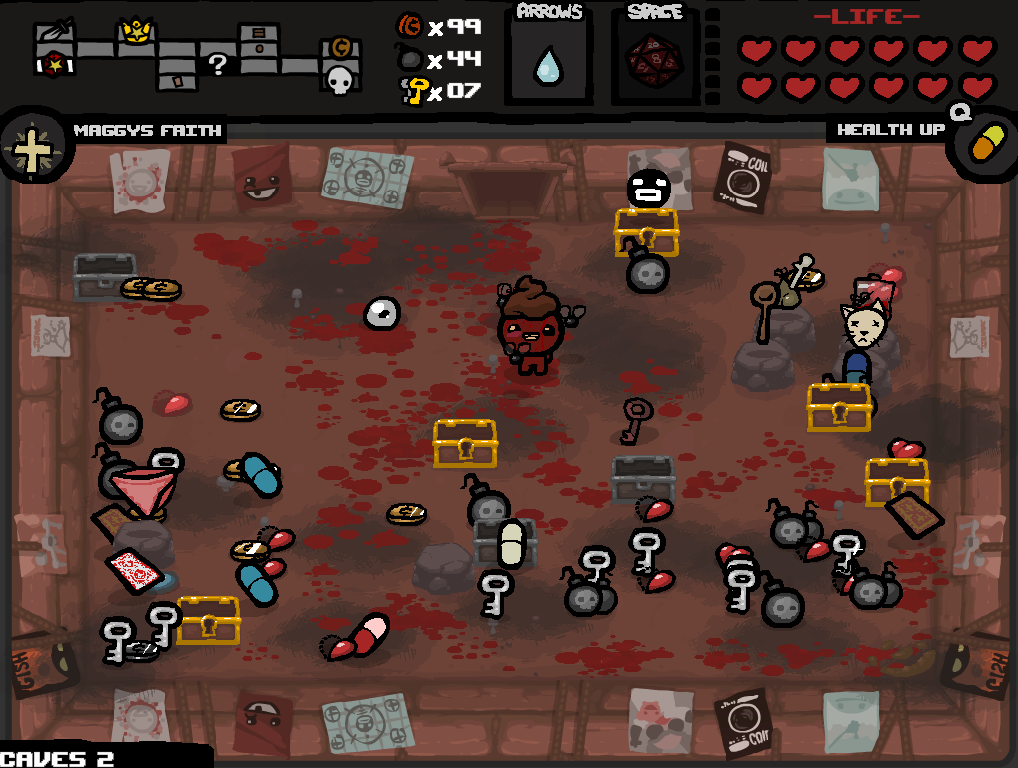This screenshot has height=768, width=1018.
Task: Click the skull boss room on the minimap
Action: (x=340, y=79)
